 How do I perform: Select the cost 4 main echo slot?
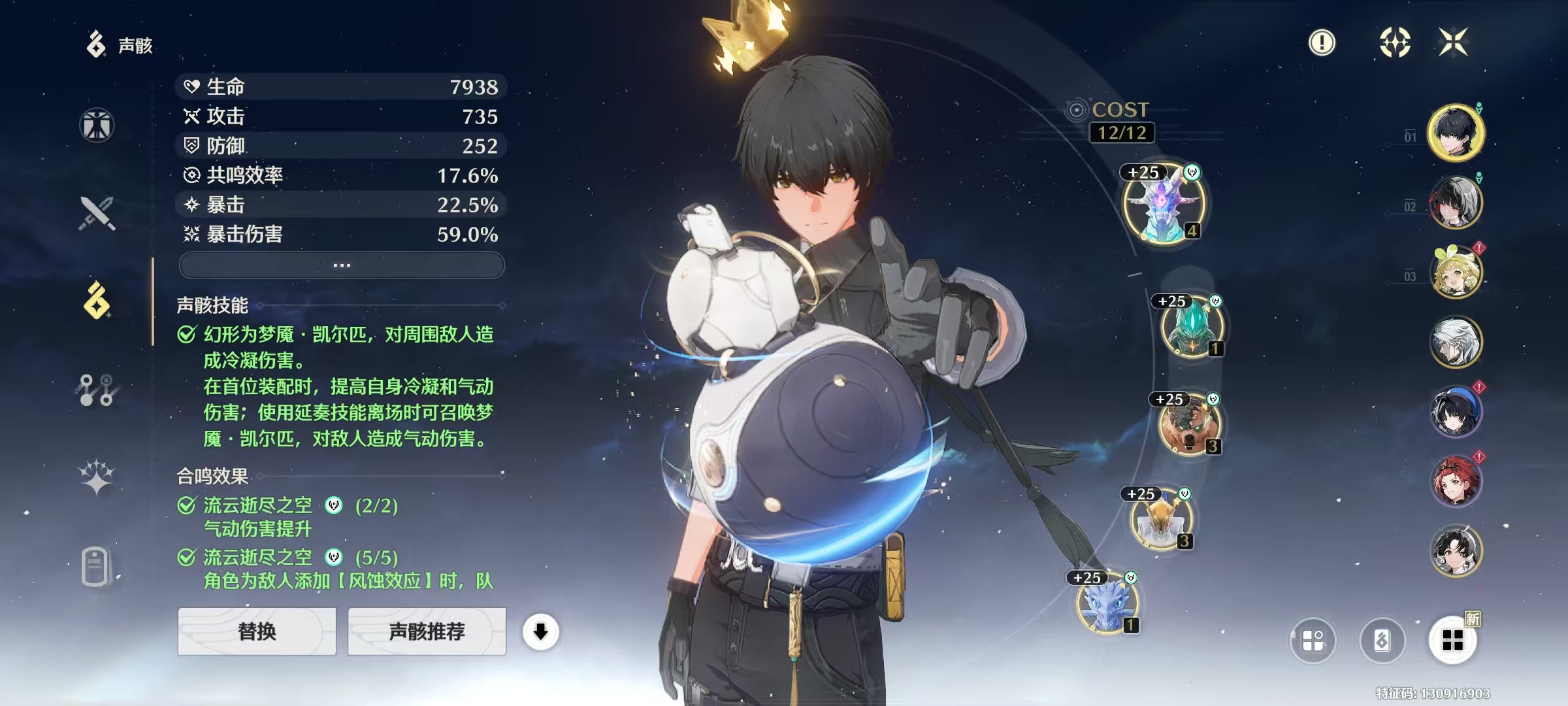1164,204
